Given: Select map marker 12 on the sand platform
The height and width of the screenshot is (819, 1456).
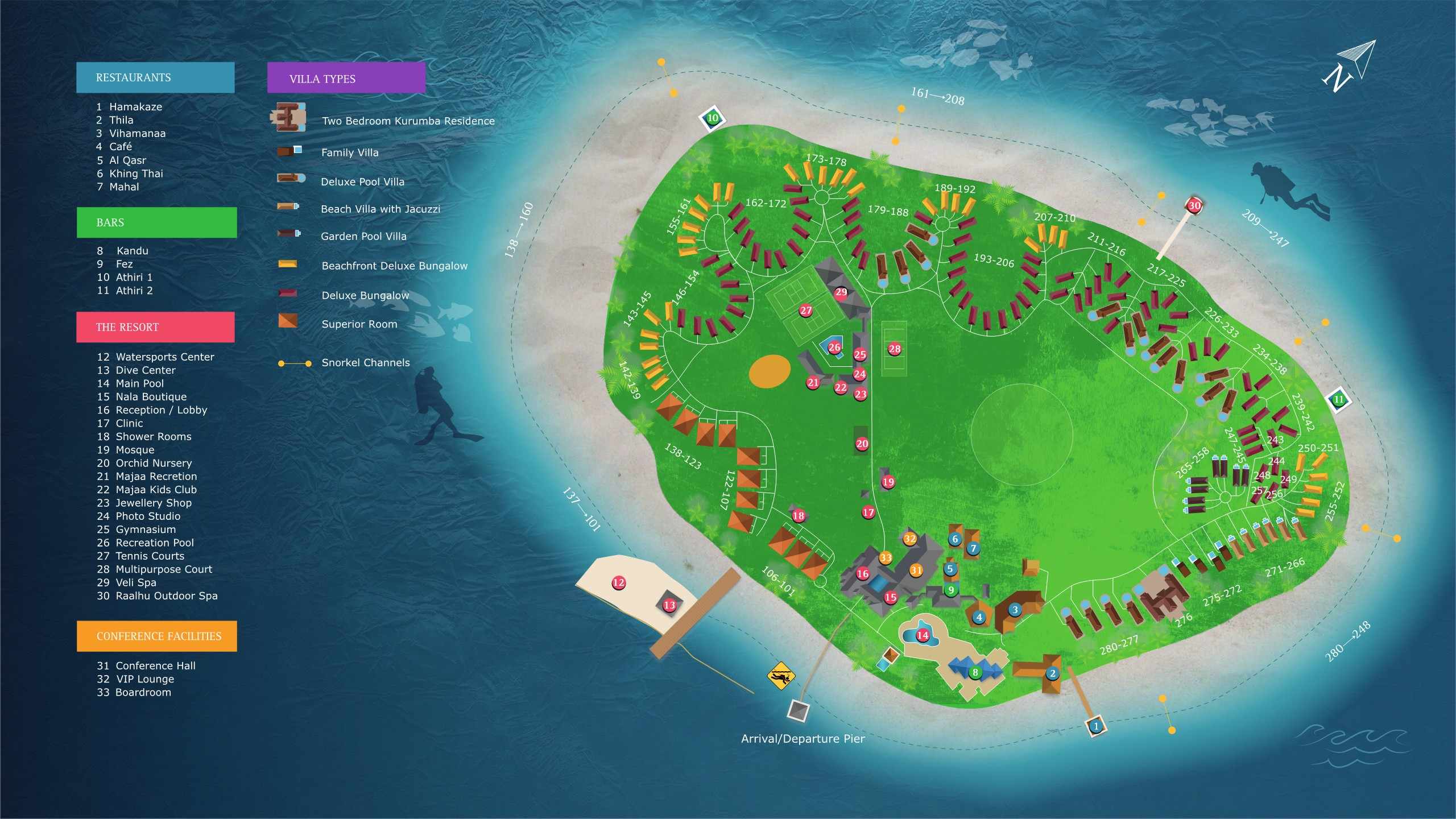Looking at the screenshot, I should (618, 582).
